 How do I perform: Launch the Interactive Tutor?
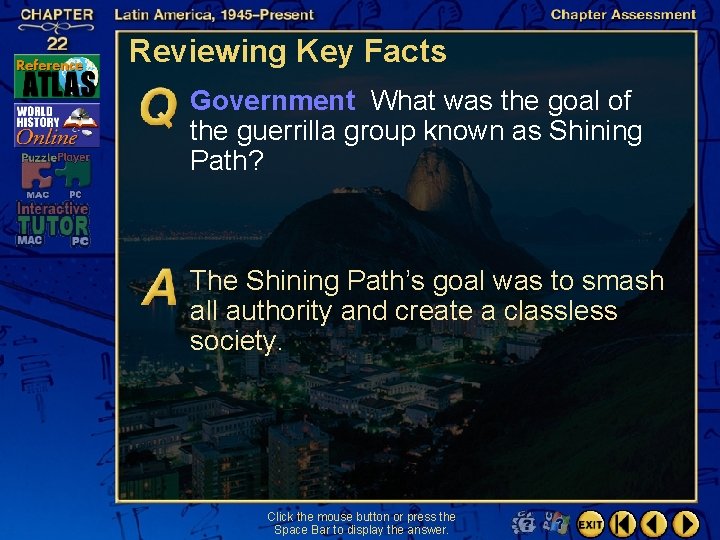coord(52,224)
